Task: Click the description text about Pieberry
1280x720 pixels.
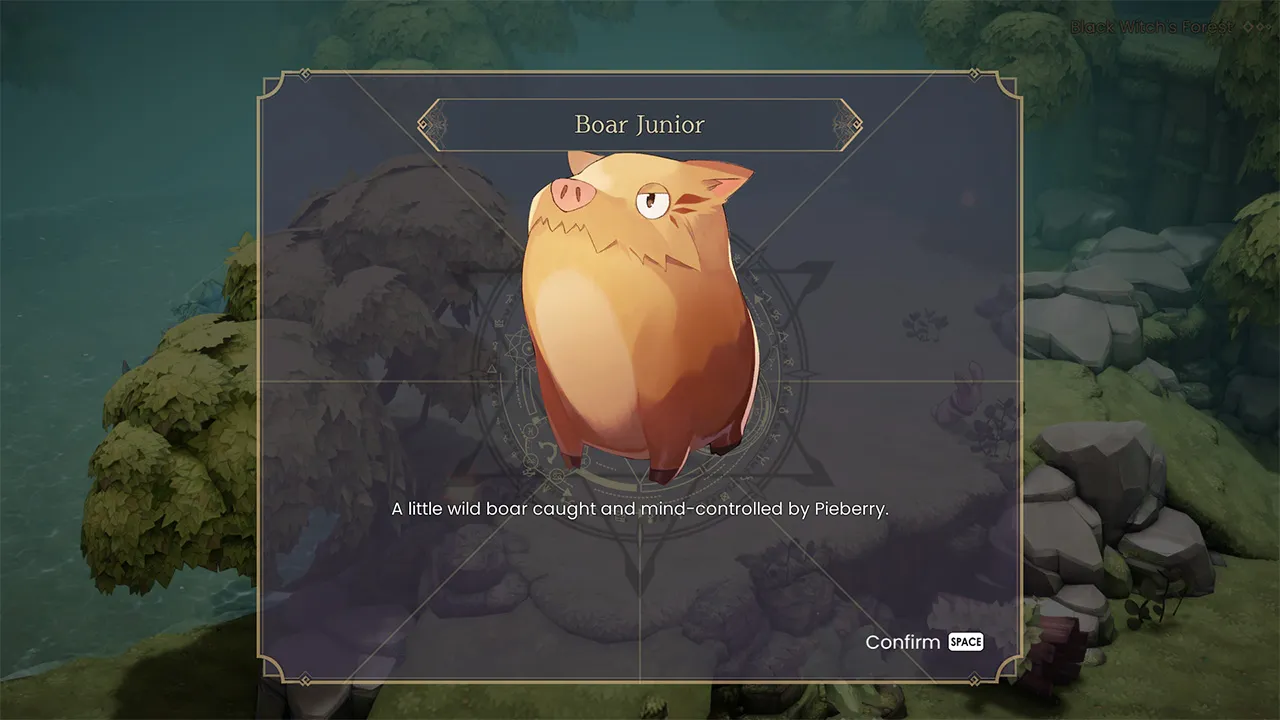Action: tap(640, 508)
